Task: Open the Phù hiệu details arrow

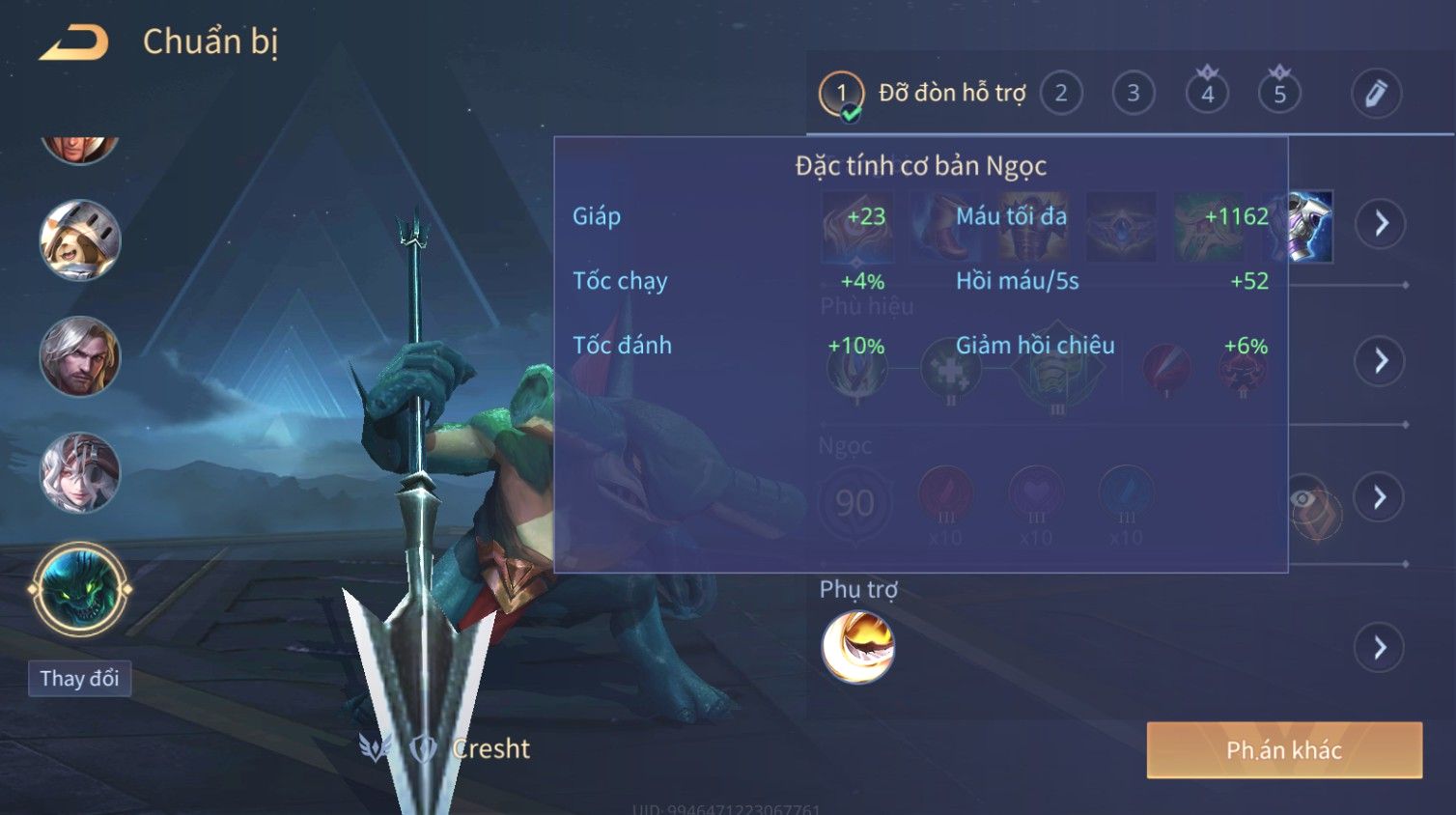Action: [1381, 361]
